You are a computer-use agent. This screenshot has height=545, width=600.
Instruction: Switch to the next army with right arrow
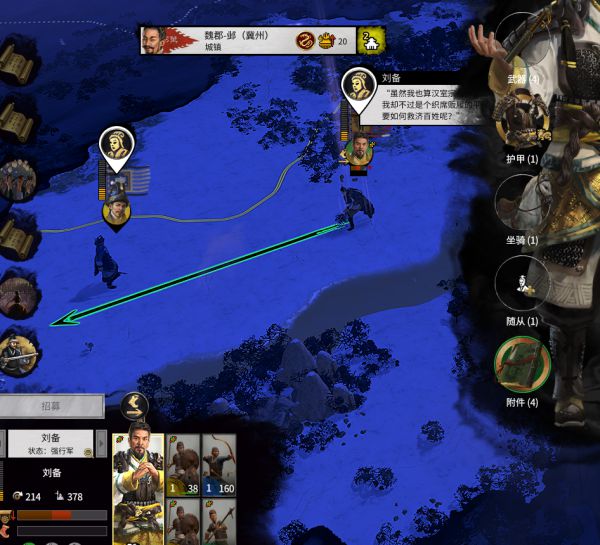point(100,443)
